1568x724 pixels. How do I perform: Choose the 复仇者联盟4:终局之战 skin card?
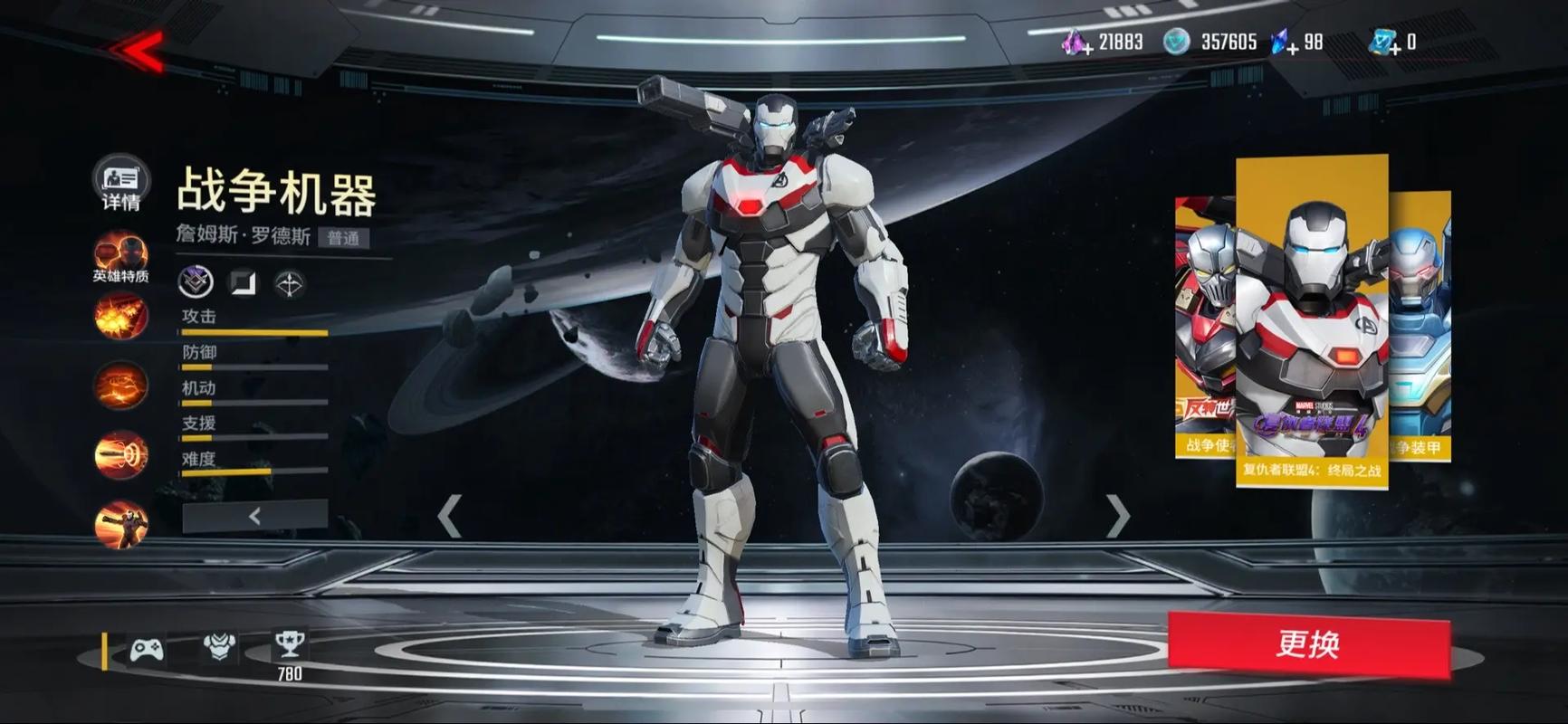pos(1312,321)
